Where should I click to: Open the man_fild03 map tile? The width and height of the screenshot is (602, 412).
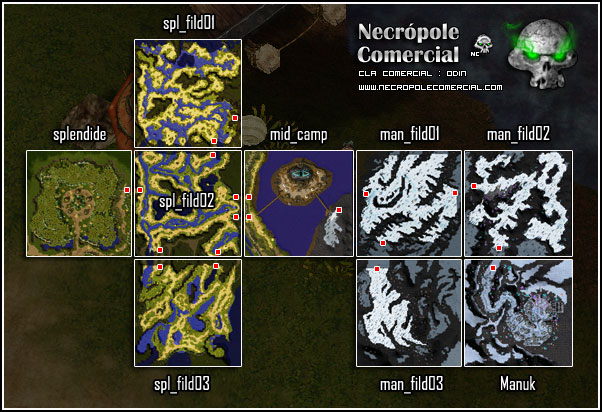point(409,313)
